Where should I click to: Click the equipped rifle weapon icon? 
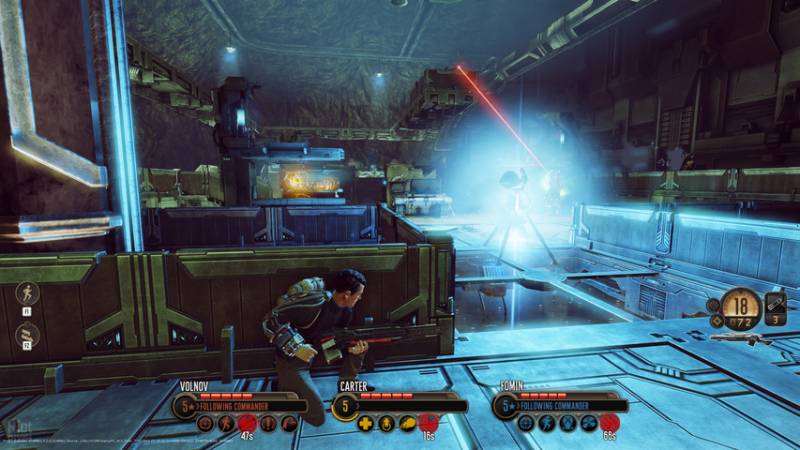pyautogui.click(x=738, y=338)
